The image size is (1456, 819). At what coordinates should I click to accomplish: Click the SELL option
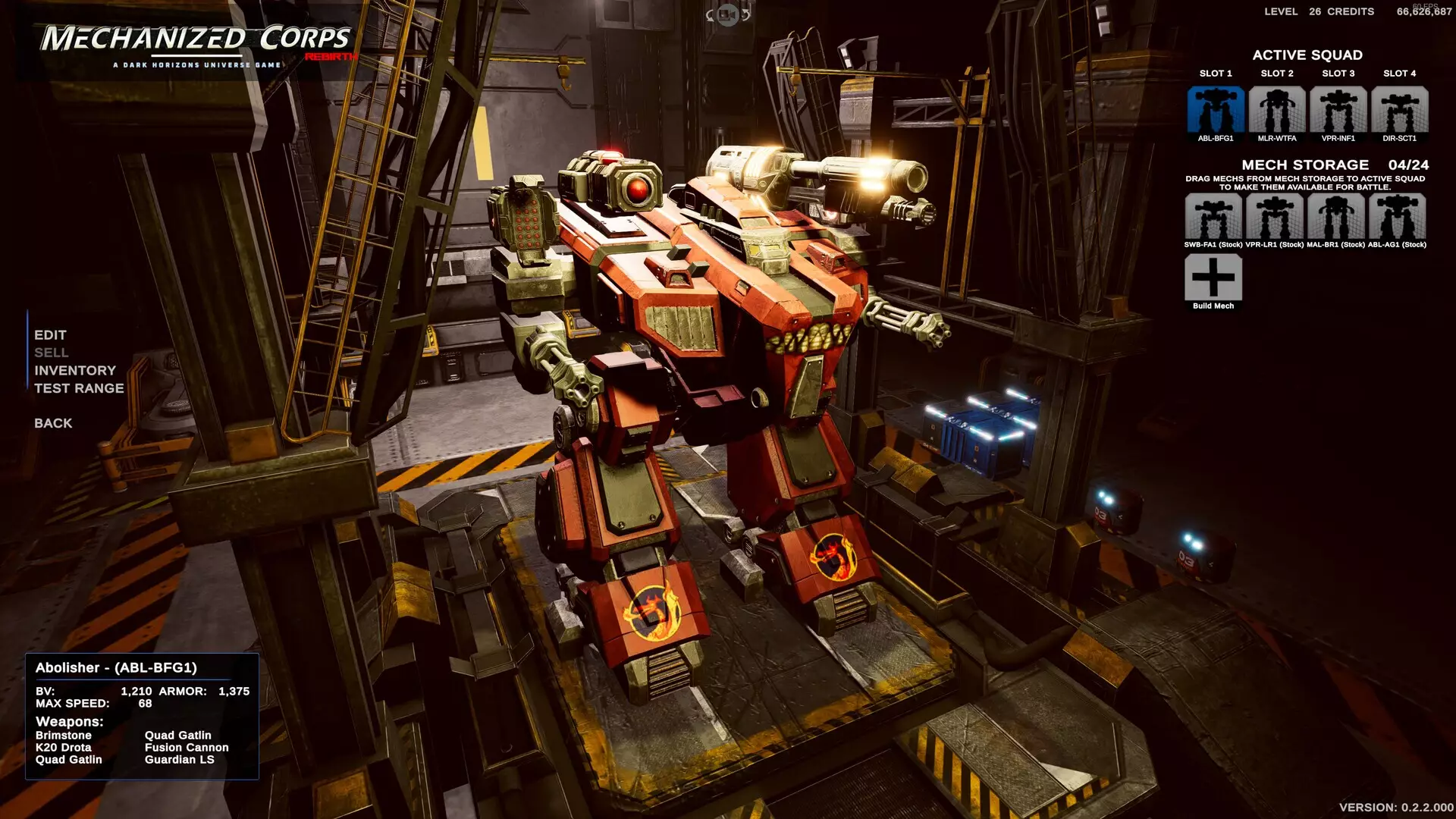pos(50,353)
